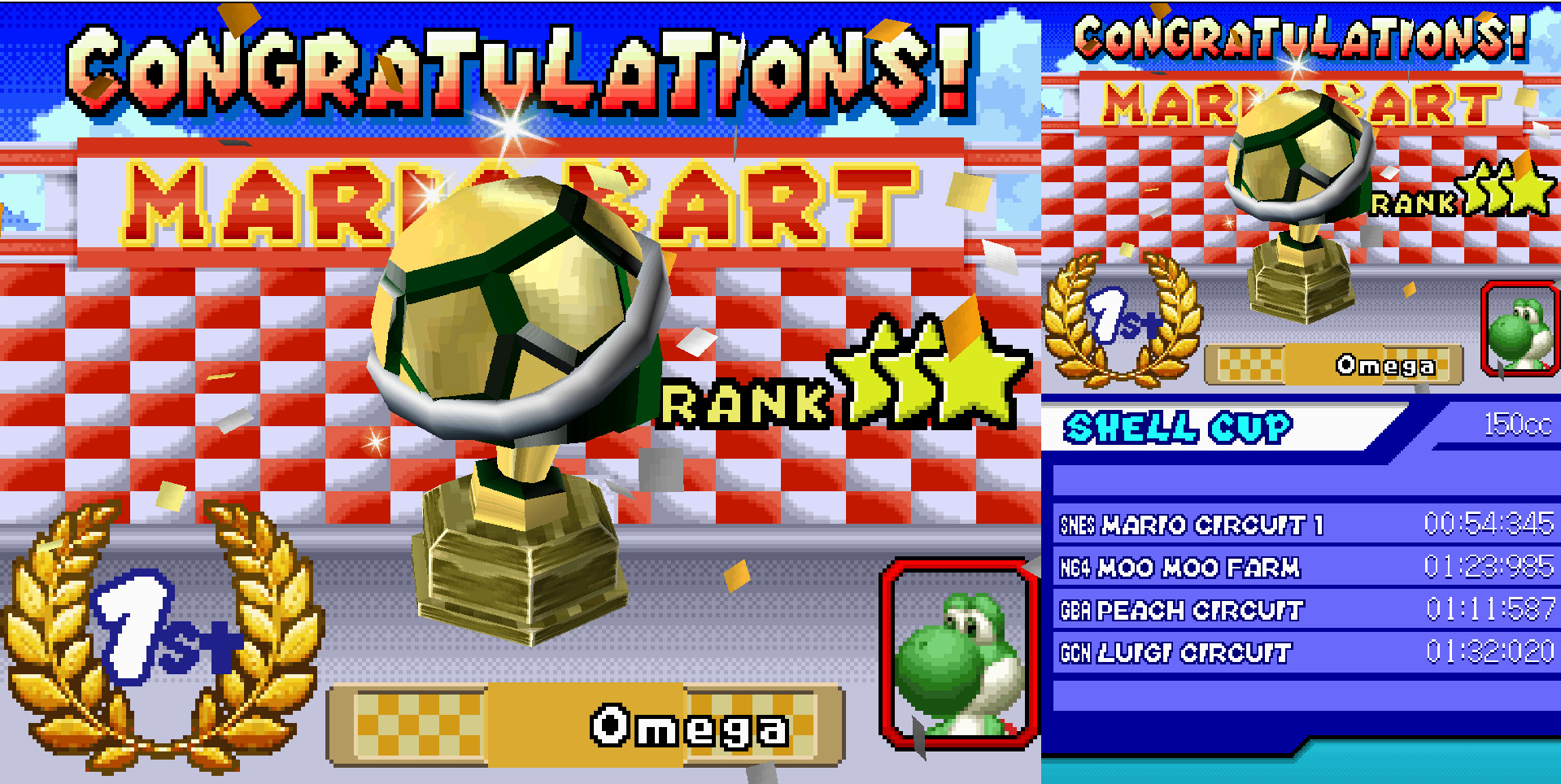
Task: Click the SNES platform icon beside Mario Circuit 1
Action: (1079, 525)
